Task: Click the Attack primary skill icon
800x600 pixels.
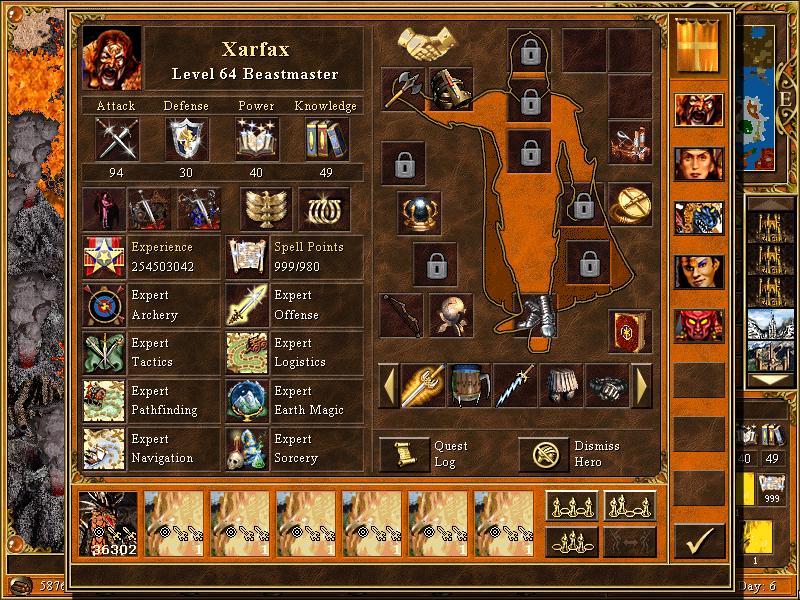Action: coord(116,138)
